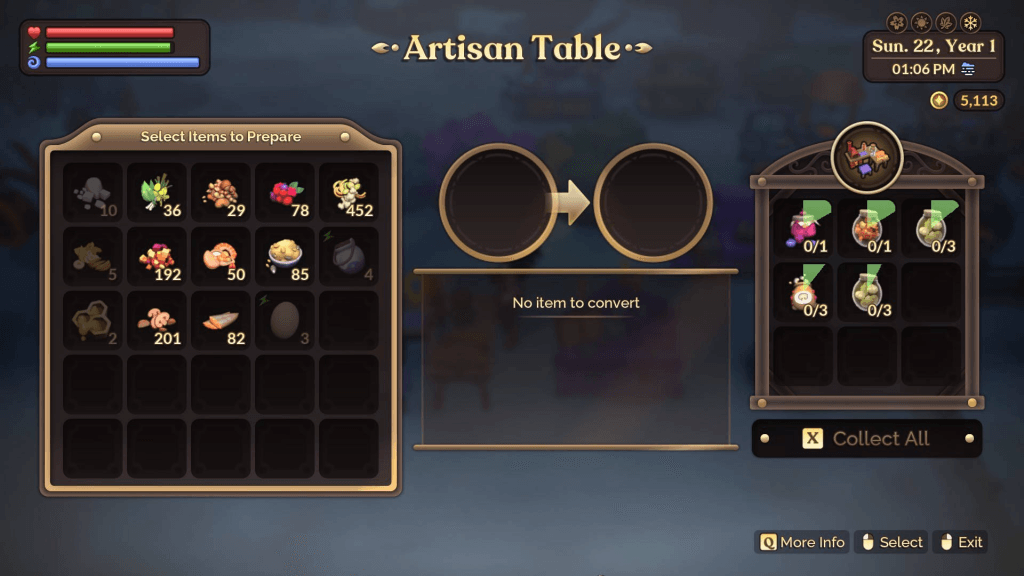Pick the grain bowl stack of 85
Image resolution: width=1024 pixels, height=576 pixels.
[x=285, y=257]
